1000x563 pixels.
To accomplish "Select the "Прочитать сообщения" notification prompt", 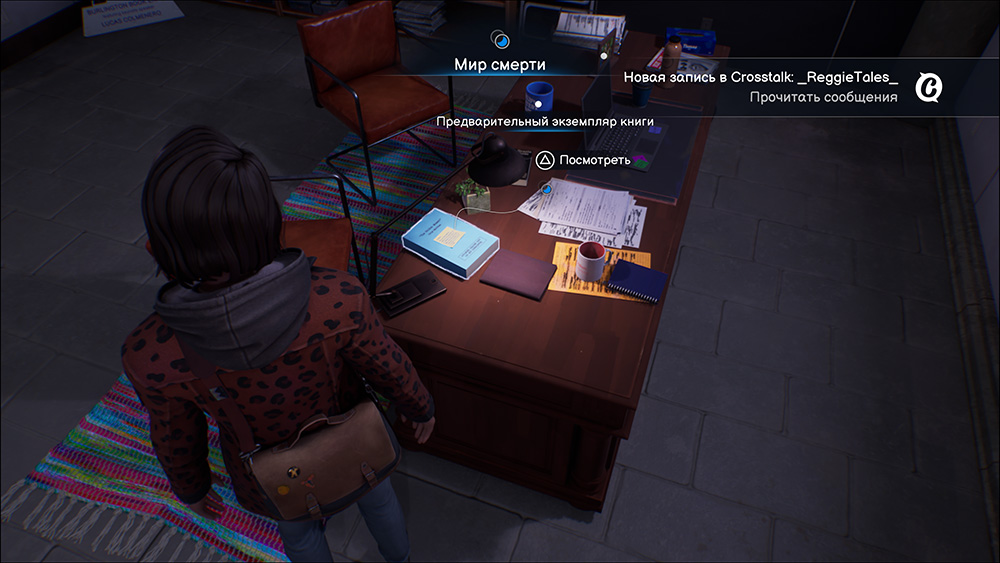I will tap(823, 97).
